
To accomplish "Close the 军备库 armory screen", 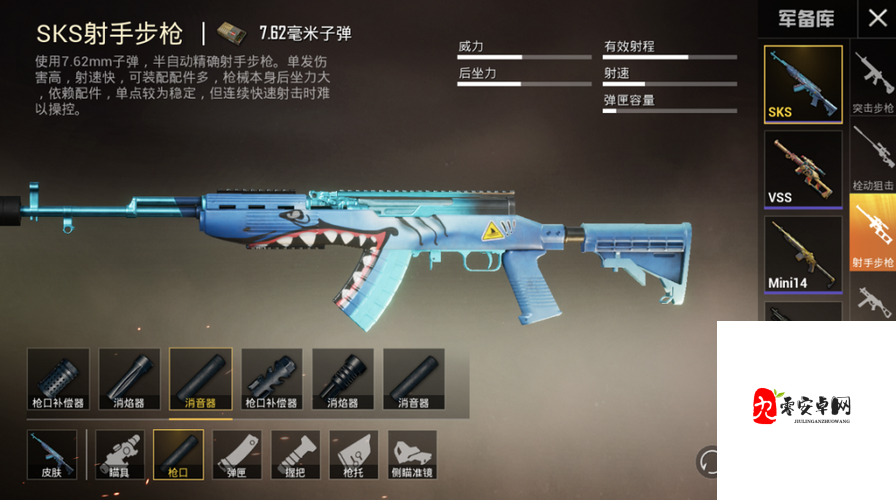I will [877, 16].
